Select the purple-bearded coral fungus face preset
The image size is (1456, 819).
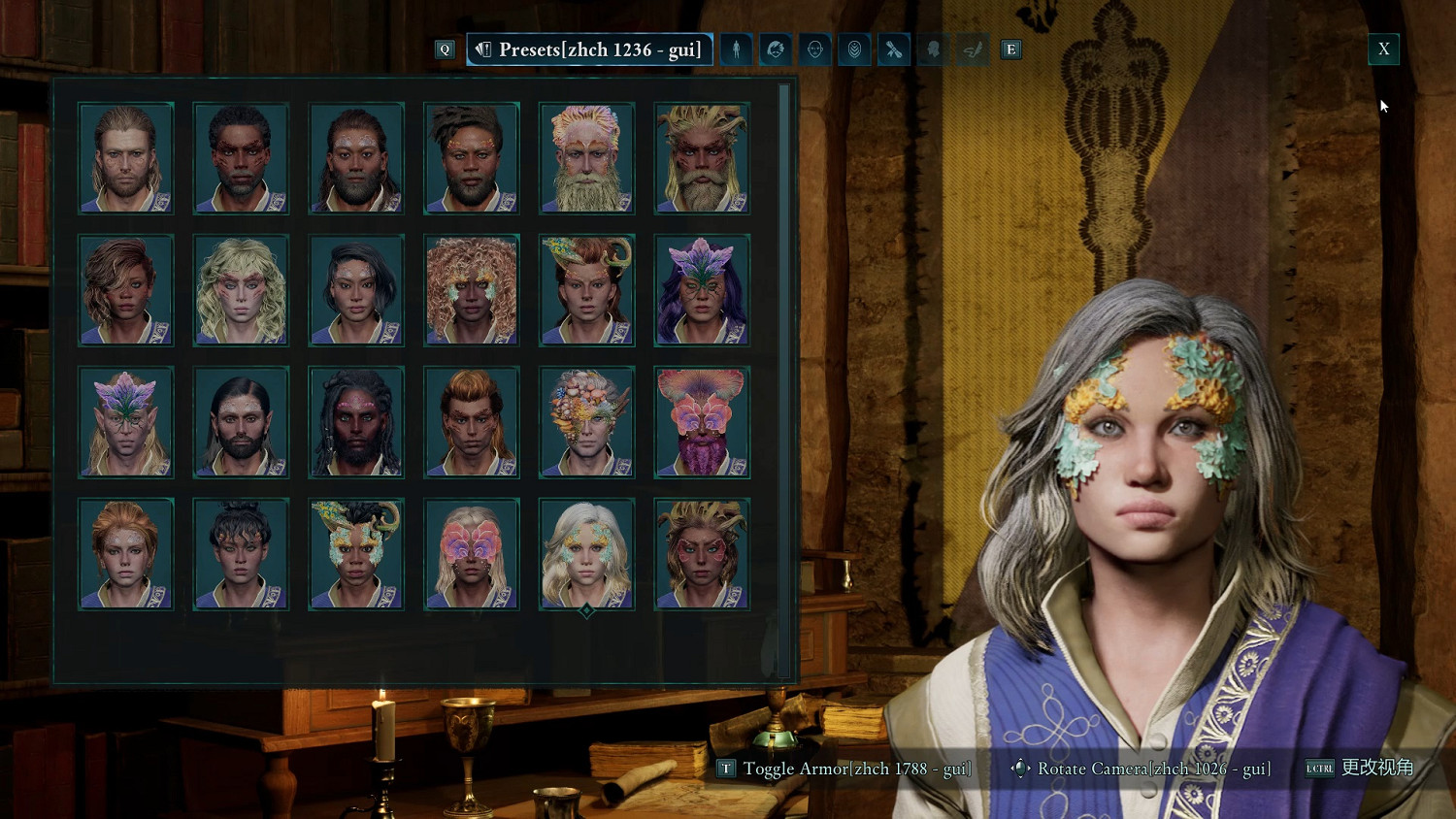[702, 422]
